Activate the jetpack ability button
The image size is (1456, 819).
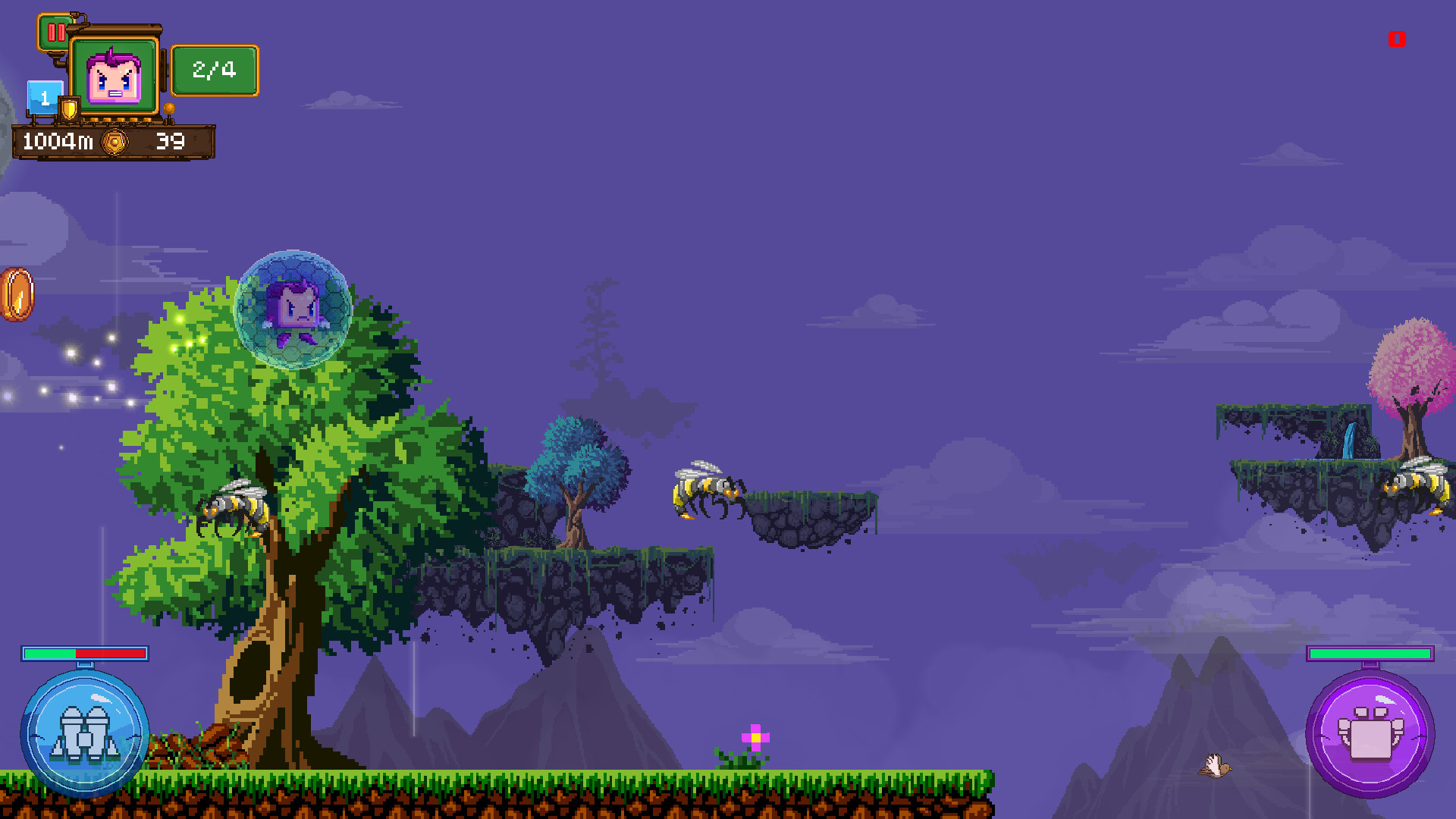(84, 732)
